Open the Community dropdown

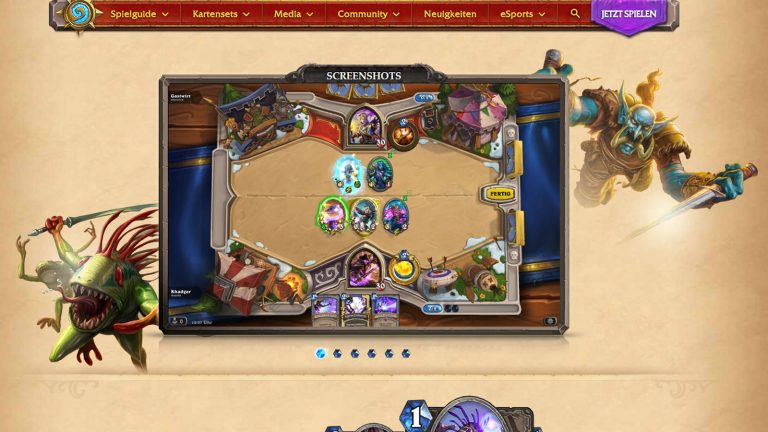pyautogui.click(x=368, y=14)
